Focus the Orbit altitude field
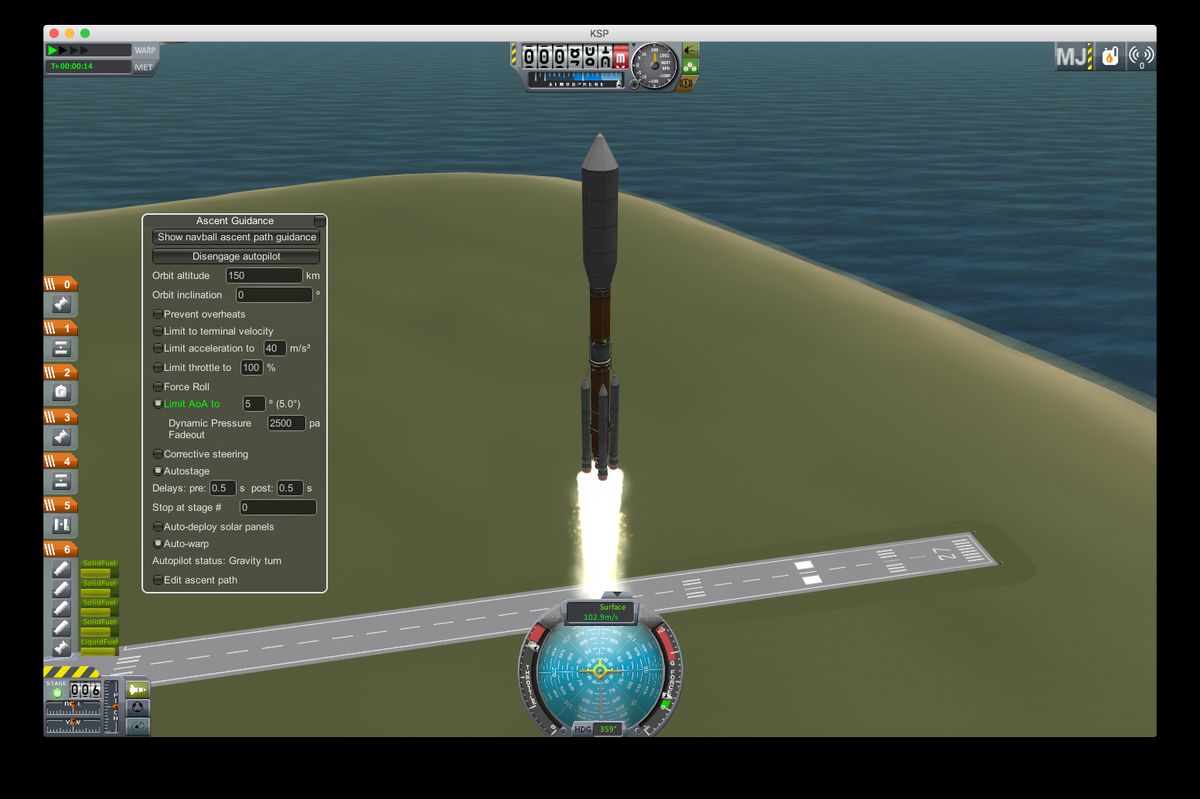The image size is (1200, 799). coord(264,275)
